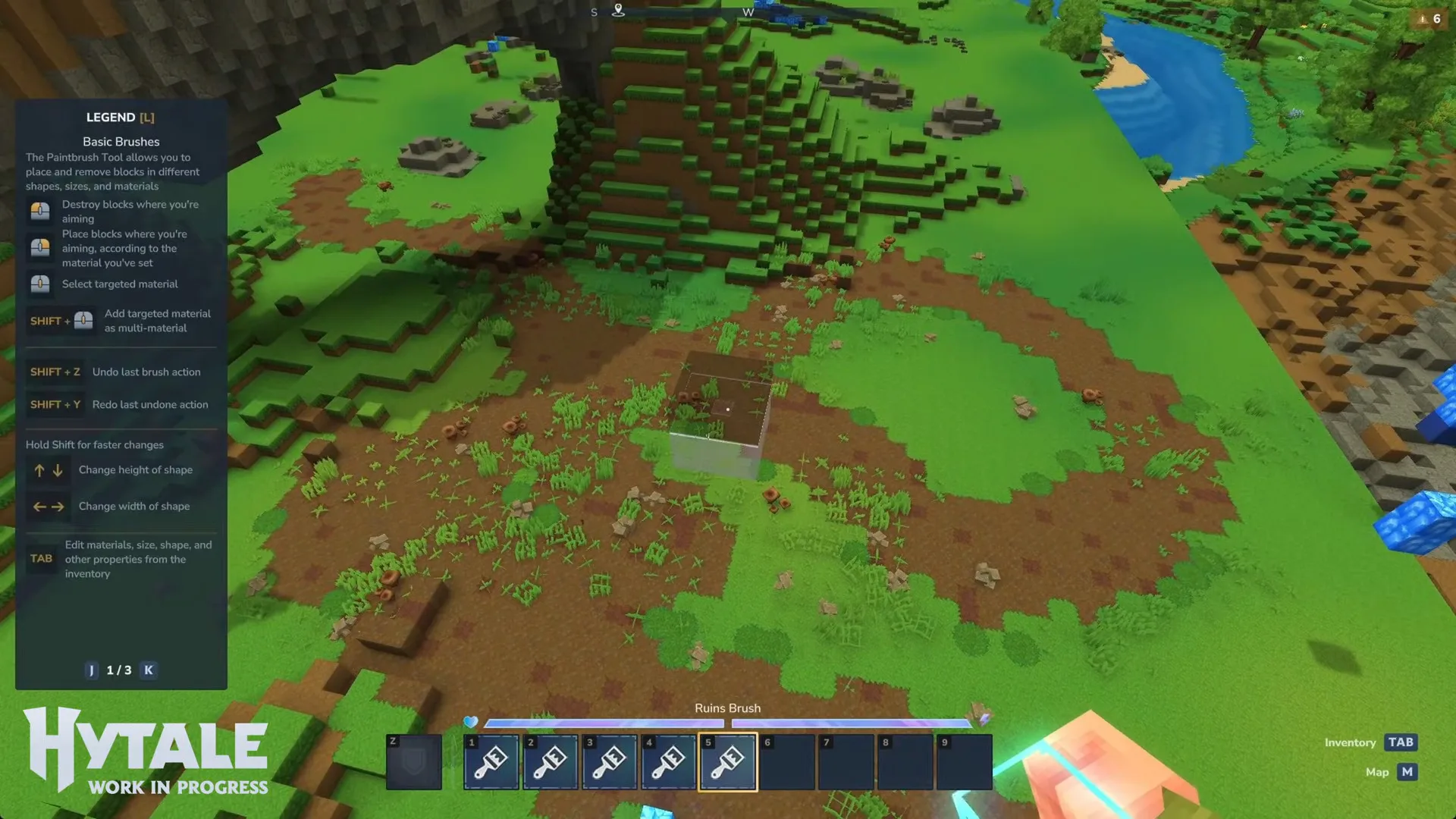Select the brush in hotbar slot 2
Image resolution: width=1456 pixels, height=819 pixels.
click(x=551, y=762)
